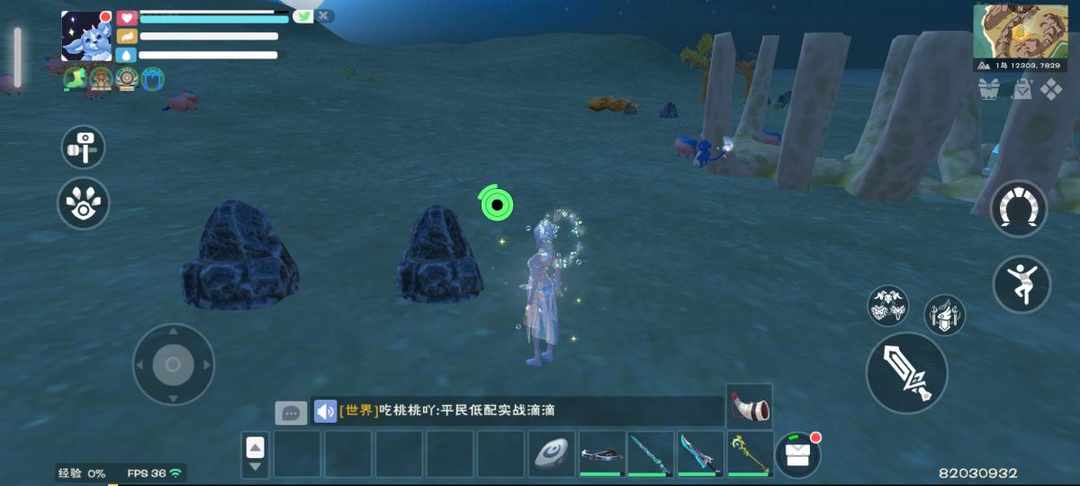Viewport: 1080px width, 486px height.
Task: Activate the eye scan ability button
Action: tap(83, 203)
